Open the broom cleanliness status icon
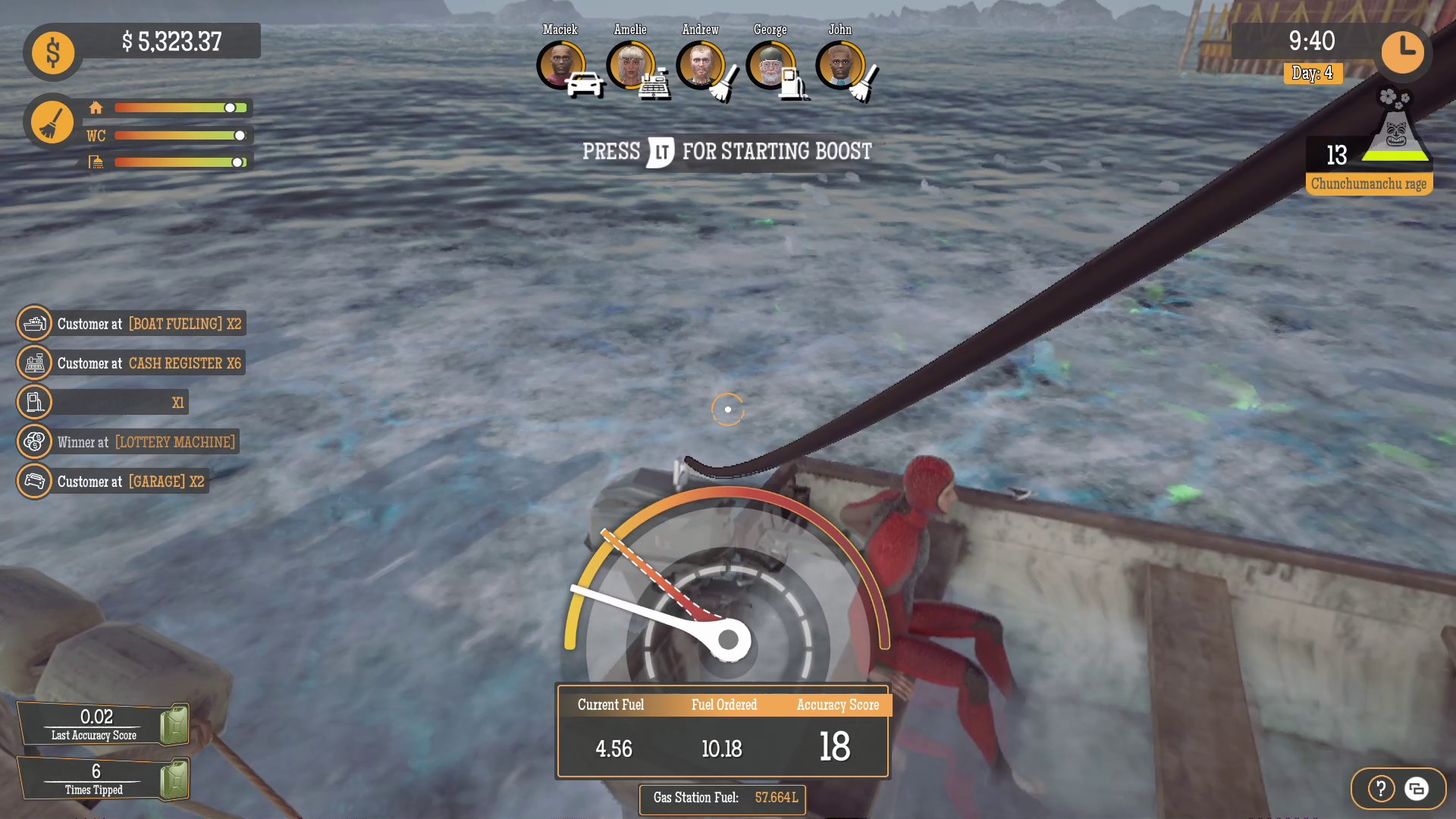Image resolution: width=1456 pixels, height=819 pixels. [x=51, y=121]
